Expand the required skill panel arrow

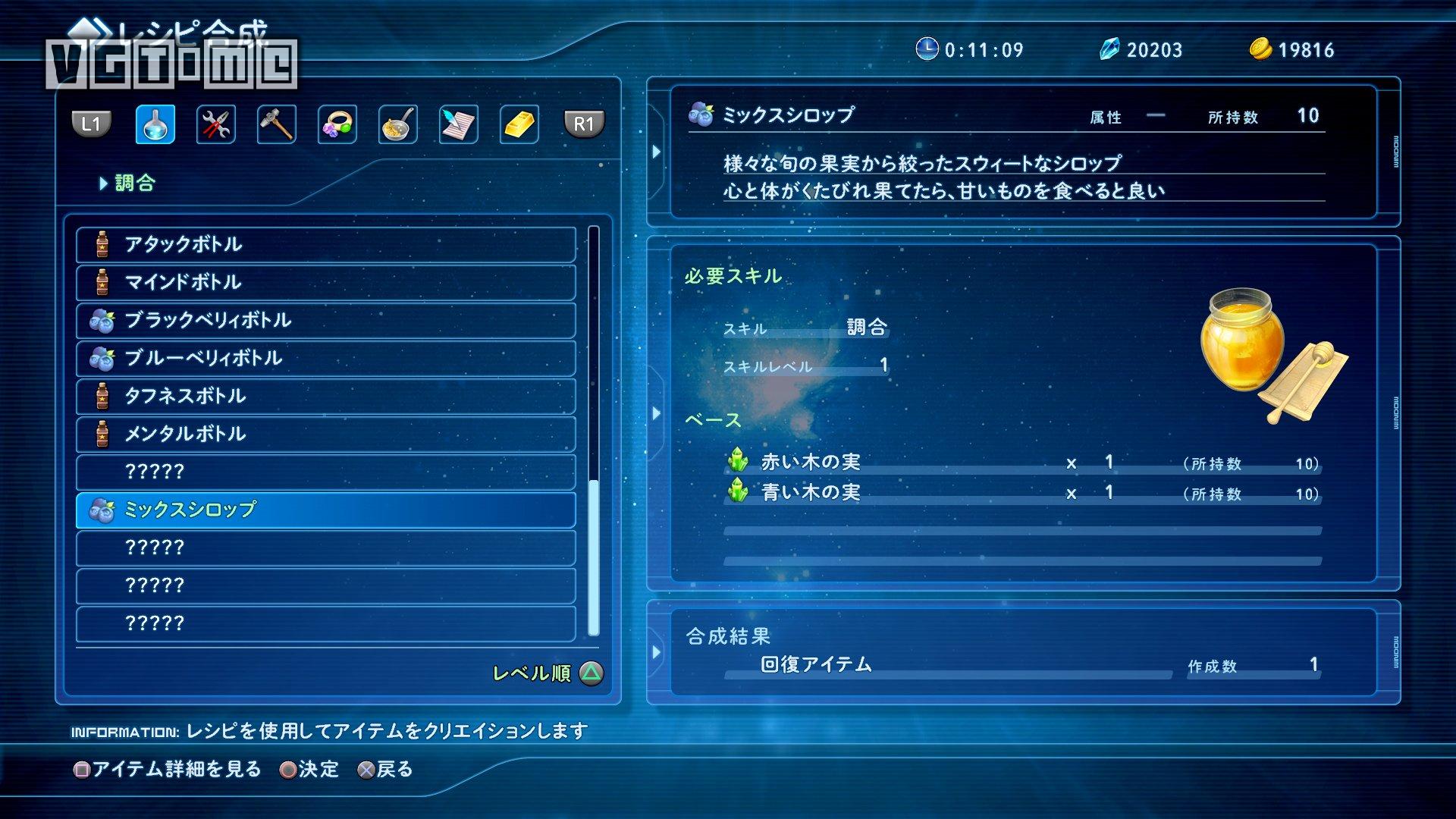pyautogui.click(x=657, y=413)
